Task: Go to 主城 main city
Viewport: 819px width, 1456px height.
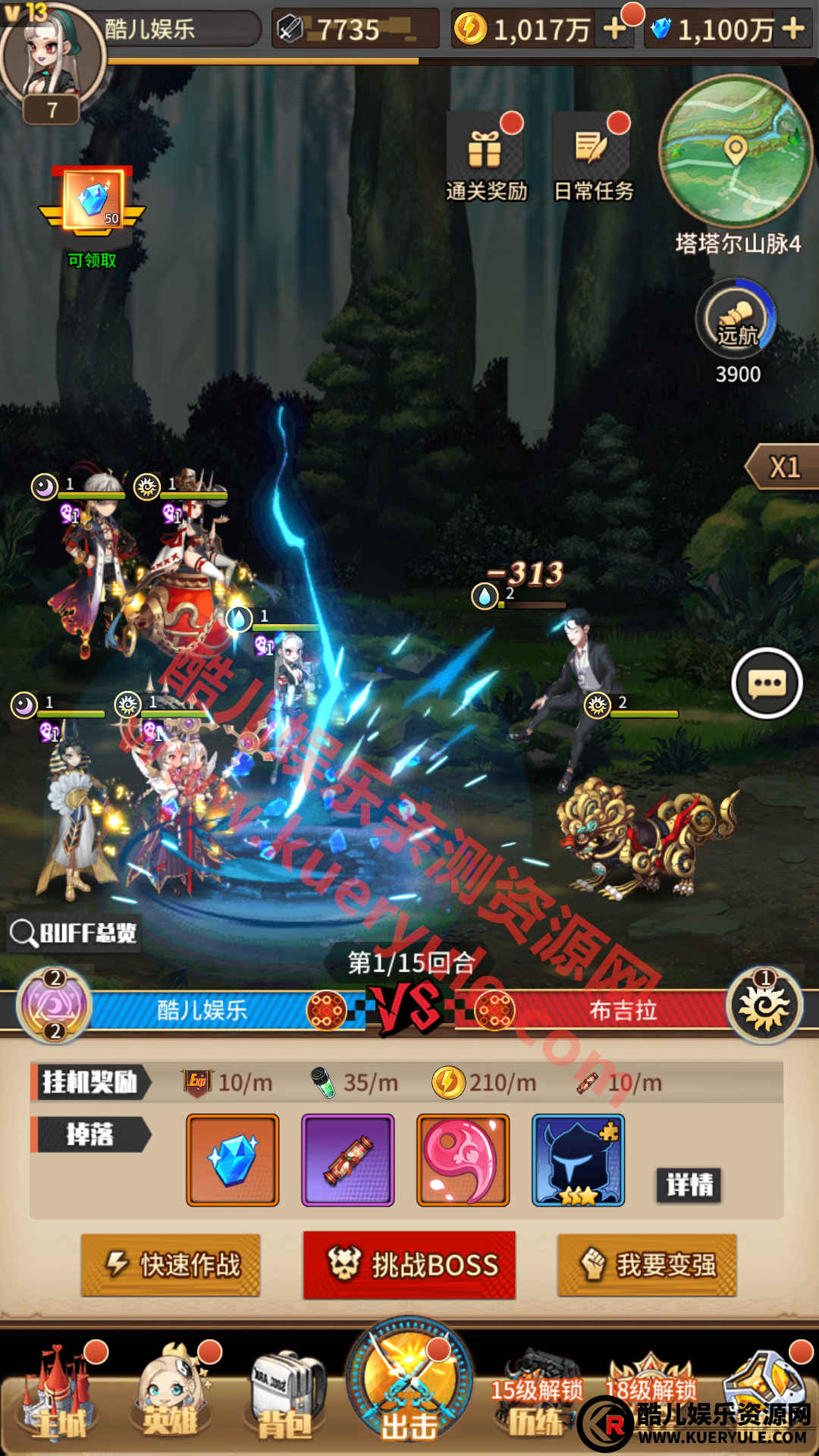Action: point(61,1399)
